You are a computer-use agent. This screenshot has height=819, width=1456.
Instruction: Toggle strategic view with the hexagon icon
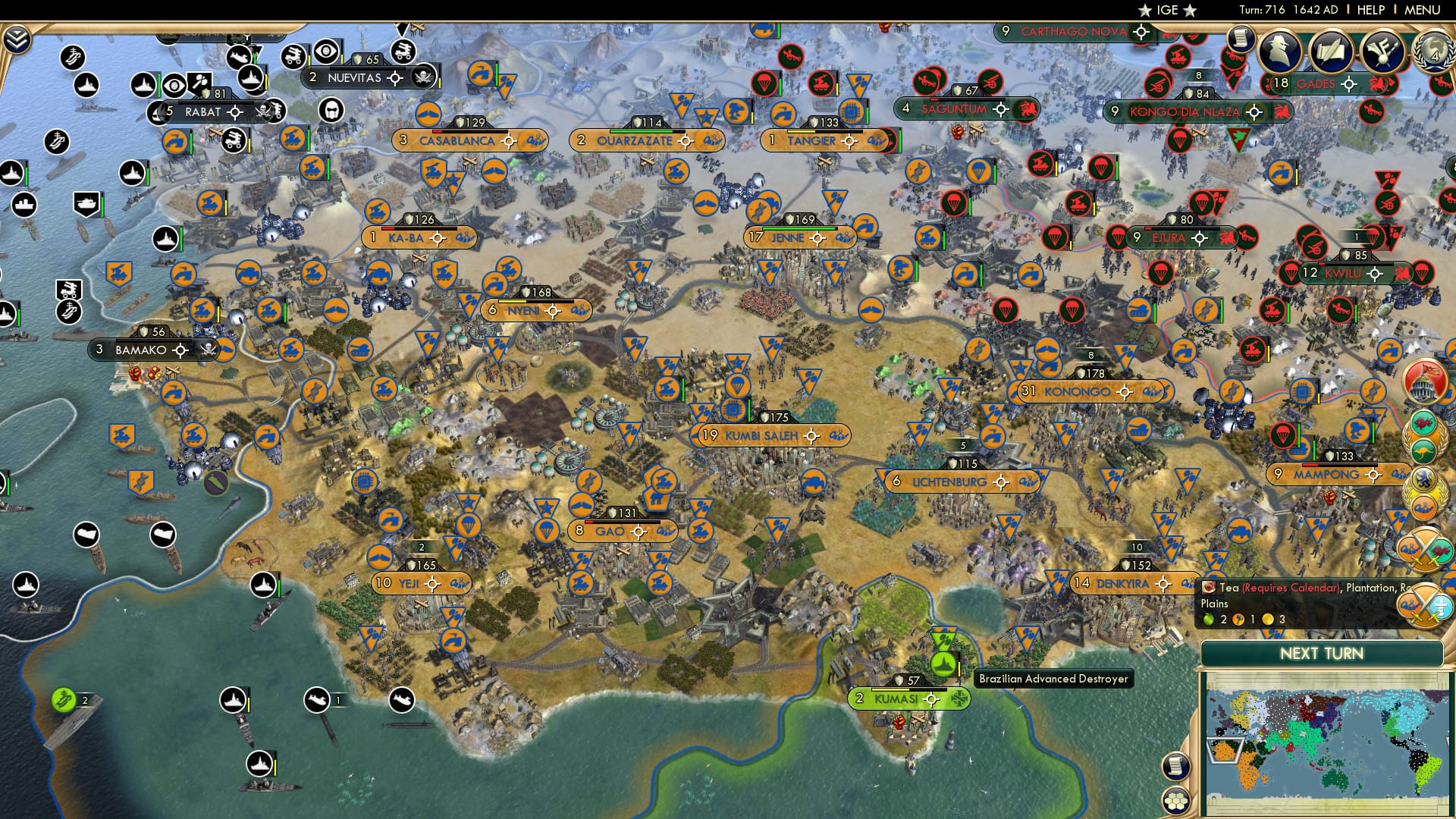(1176, 802)
